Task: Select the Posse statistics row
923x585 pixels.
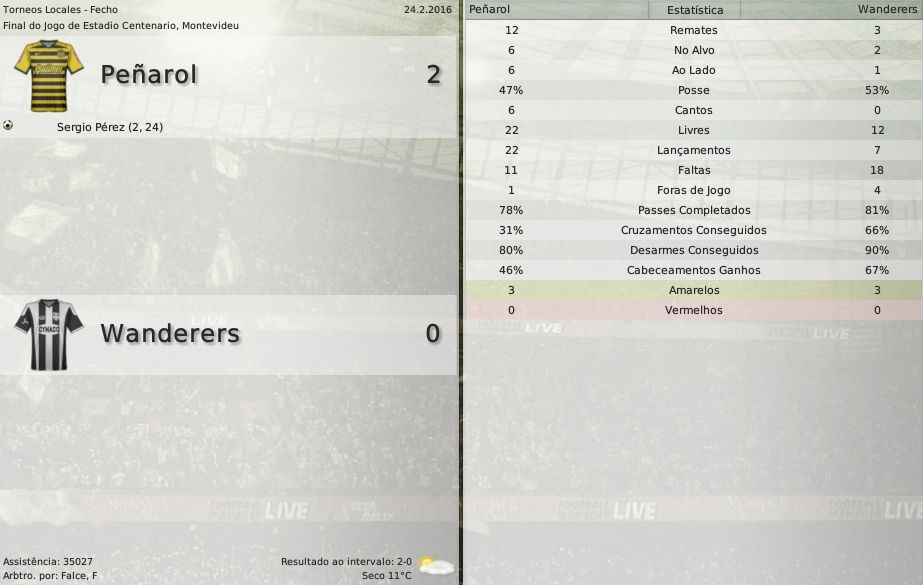Action: click(x=694, y=90)
